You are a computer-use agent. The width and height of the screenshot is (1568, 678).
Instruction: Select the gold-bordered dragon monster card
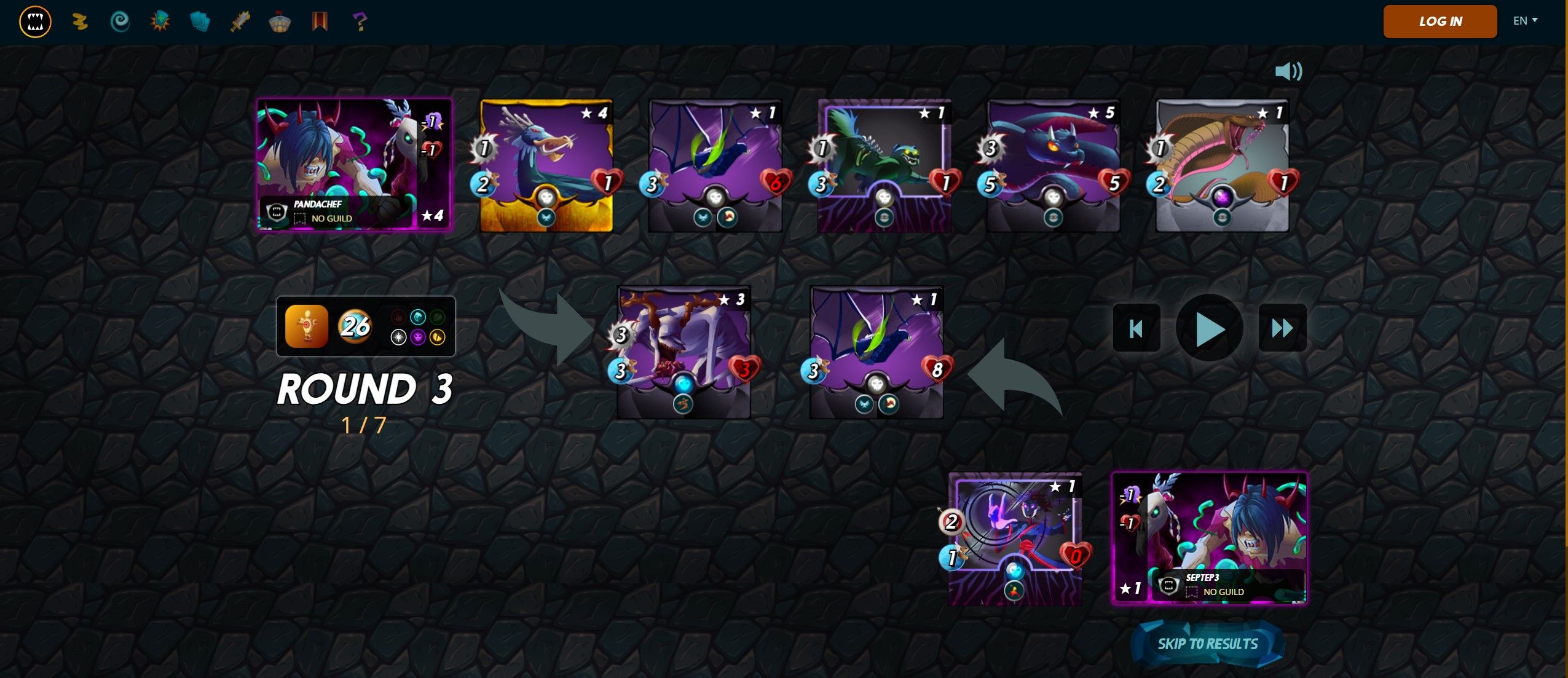tap(546, 165)
